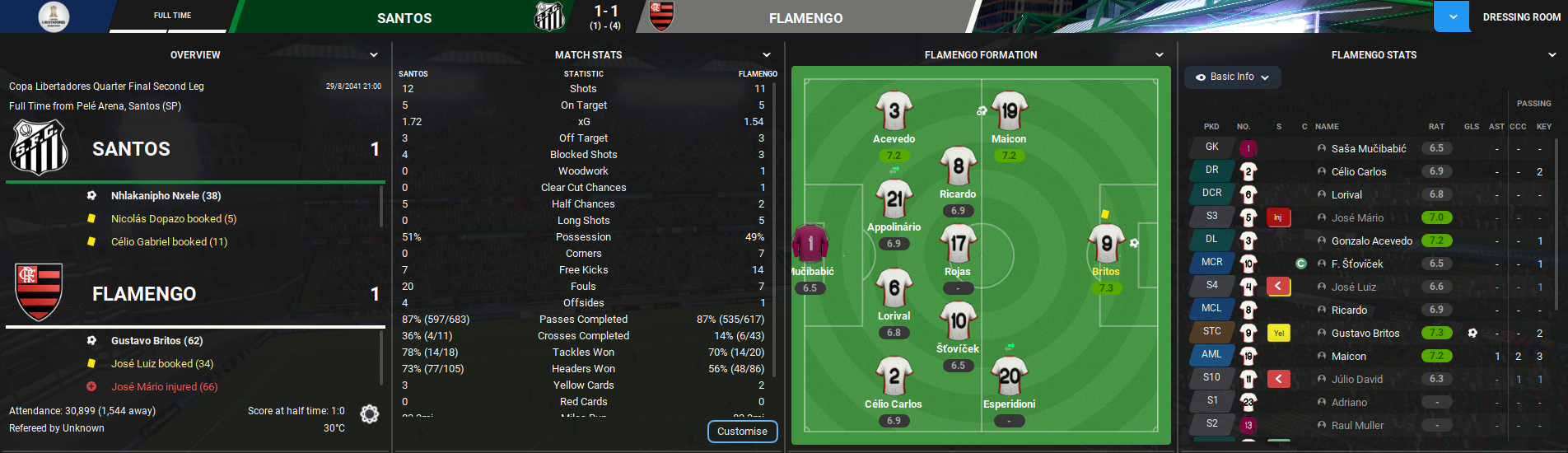Click Acevedo's number 3 shirt on the pitch
1568x453 pixels.
pyautogui.click(x=894, y=111)
